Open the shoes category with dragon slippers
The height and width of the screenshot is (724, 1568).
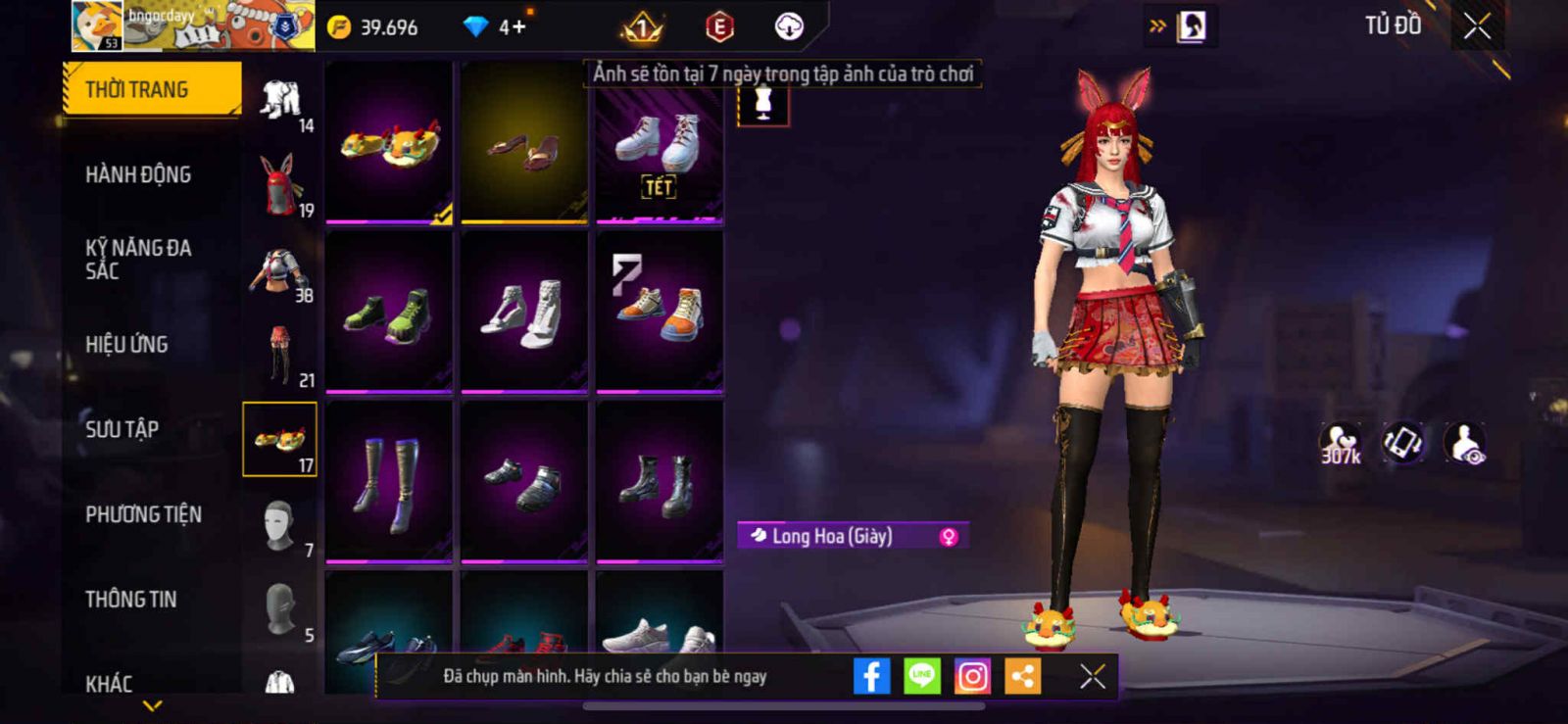[280, 440]
